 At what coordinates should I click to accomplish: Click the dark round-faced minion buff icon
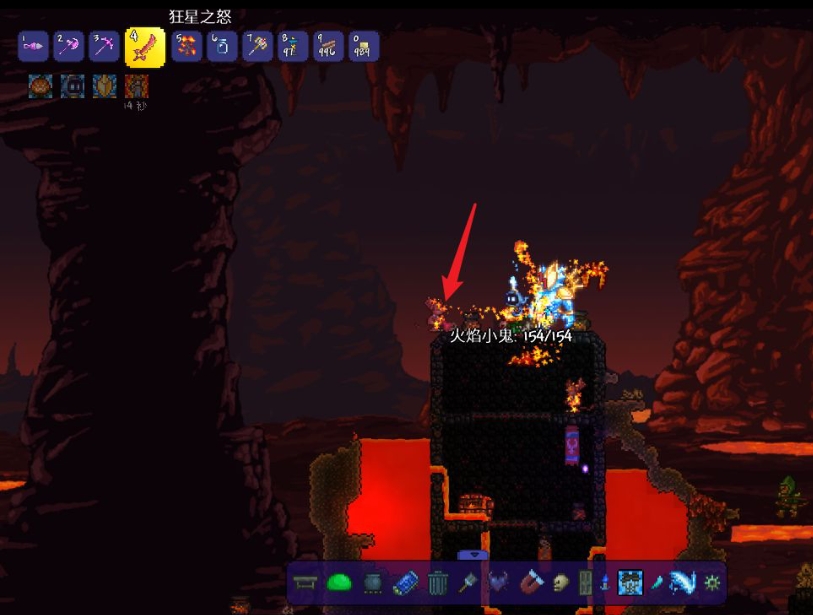tap(72, 86)
